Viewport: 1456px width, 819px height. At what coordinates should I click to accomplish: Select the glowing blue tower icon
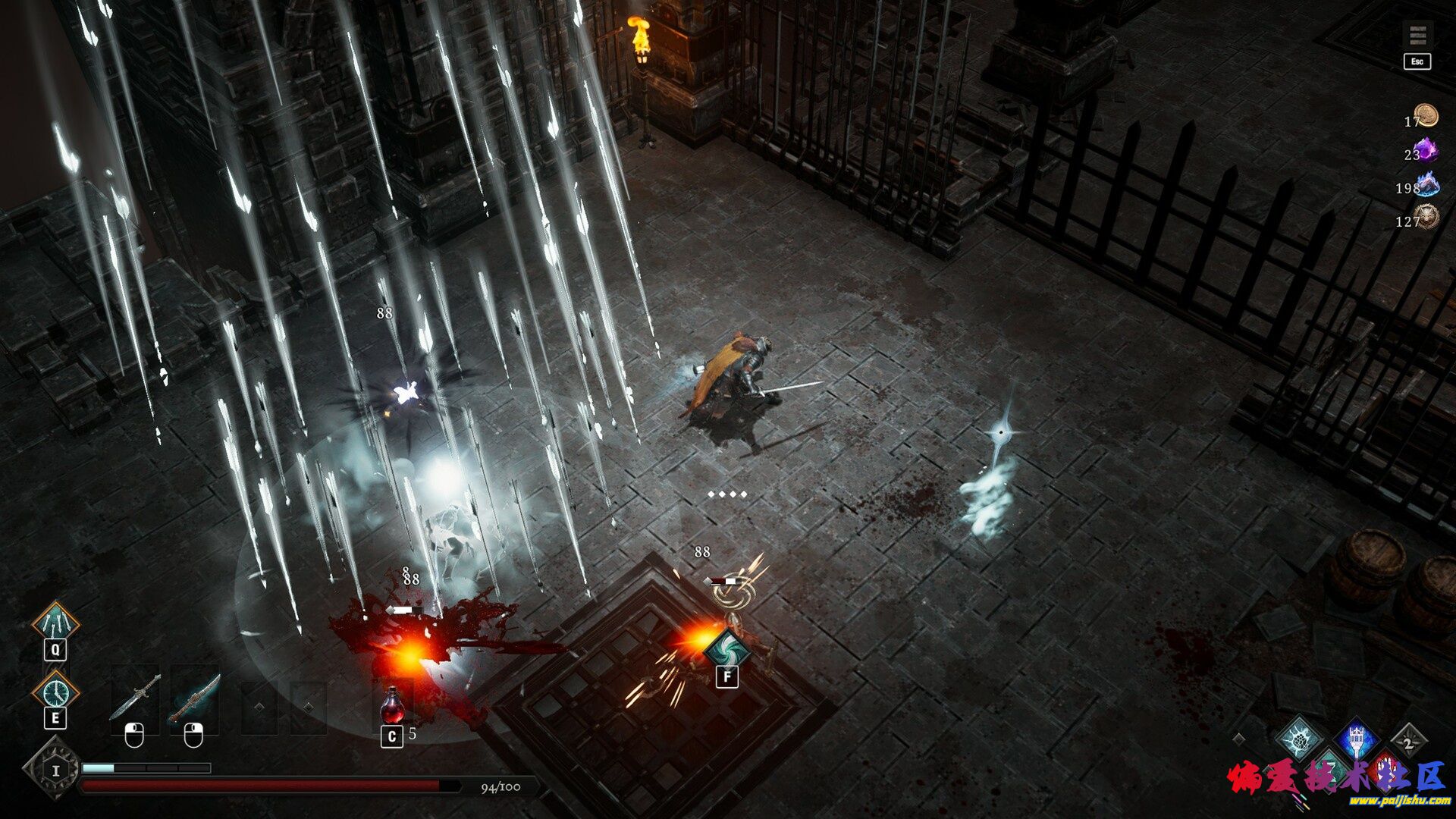[x=1357, y=739]
